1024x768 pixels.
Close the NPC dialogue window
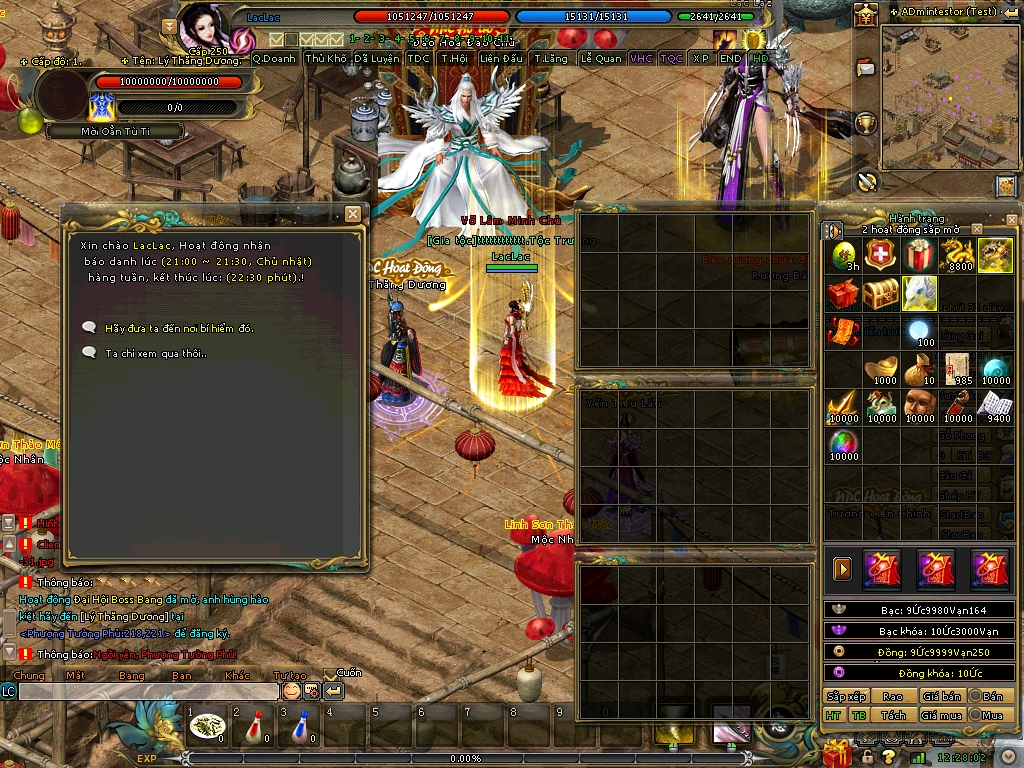[352, 214]
